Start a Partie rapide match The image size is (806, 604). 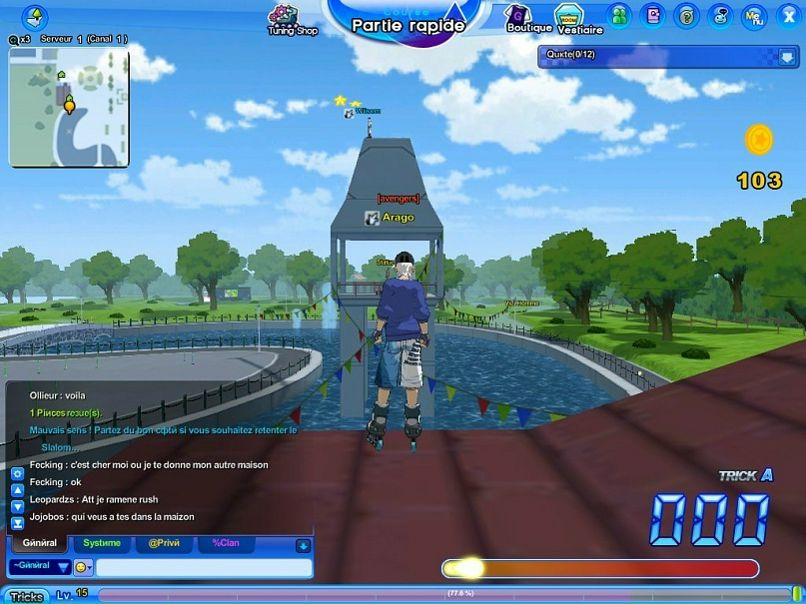[408, 24]
